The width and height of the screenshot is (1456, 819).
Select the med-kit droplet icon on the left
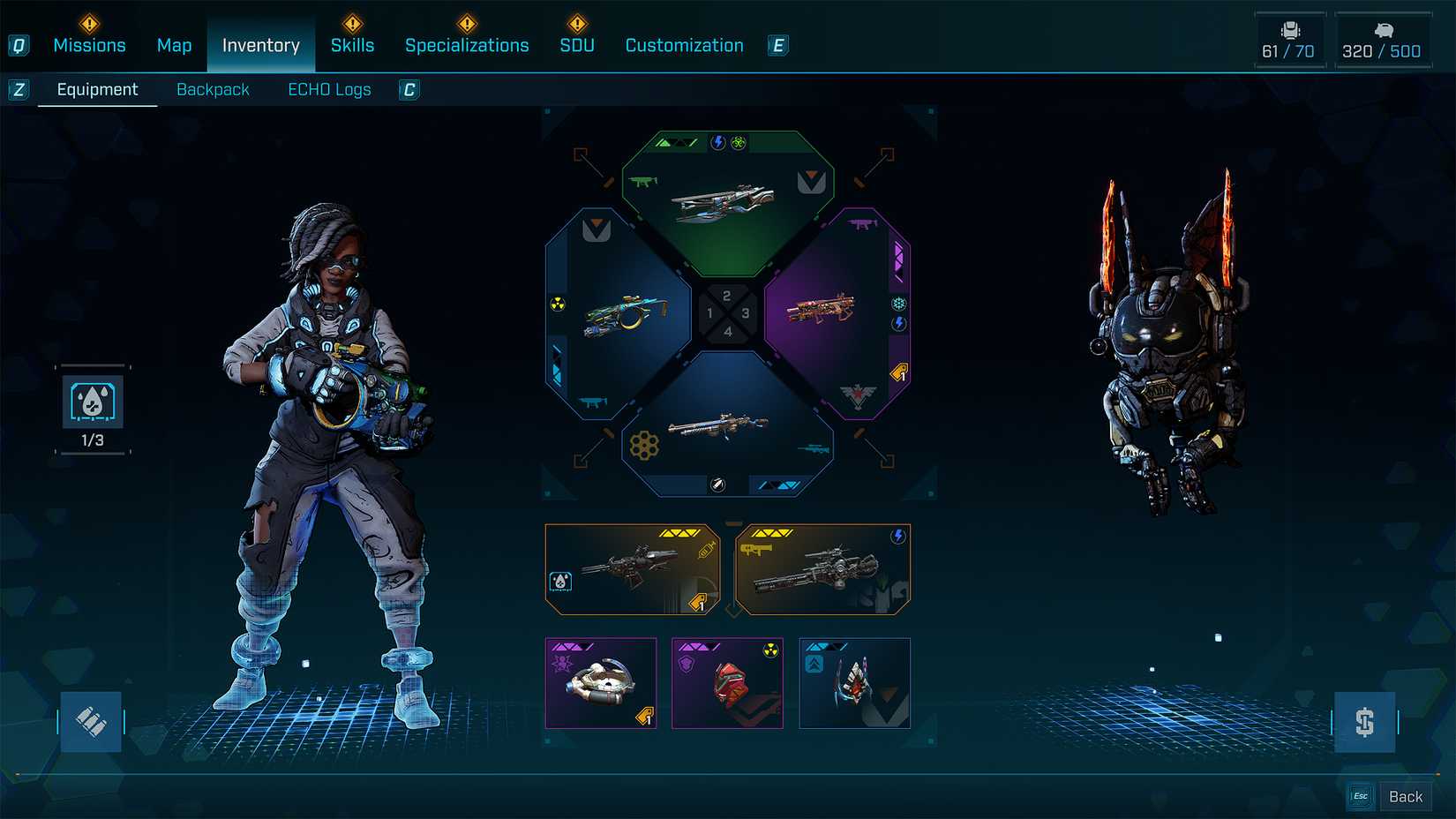click(93, 402)
